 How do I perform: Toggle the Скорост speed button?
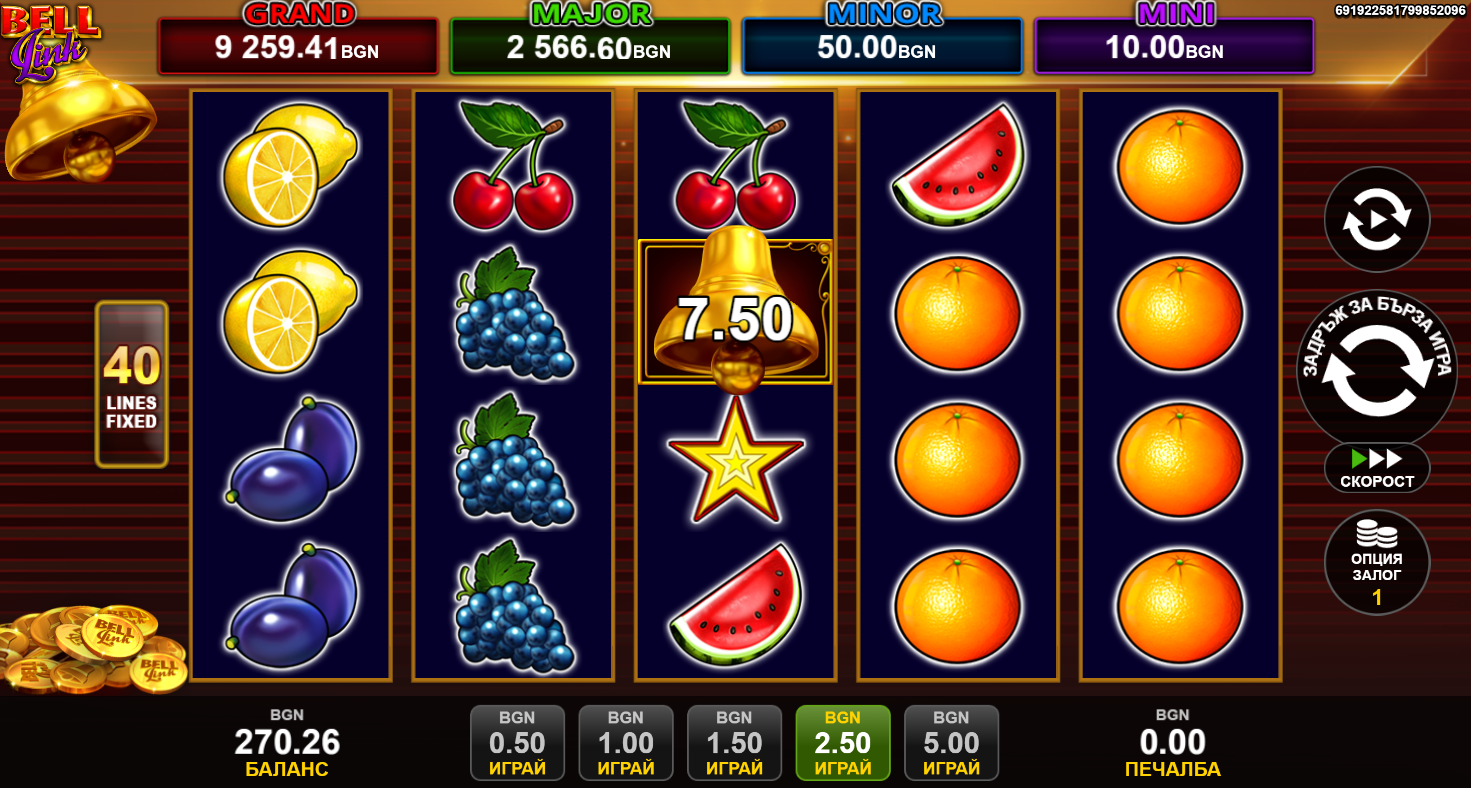pyautogui.click(x=1377, y=468)
